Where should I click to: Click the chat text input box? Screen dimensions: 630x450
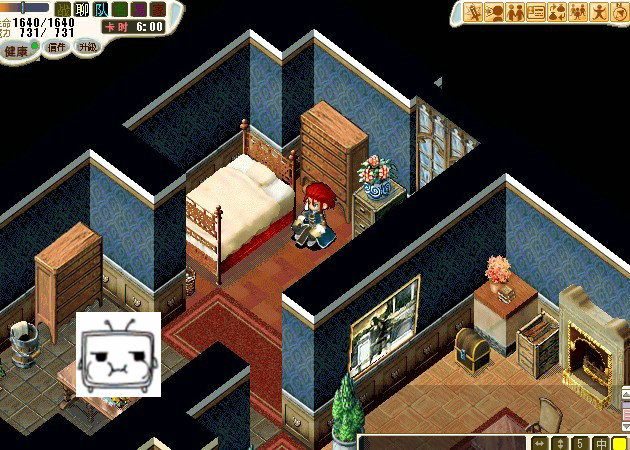click(442, 442)
